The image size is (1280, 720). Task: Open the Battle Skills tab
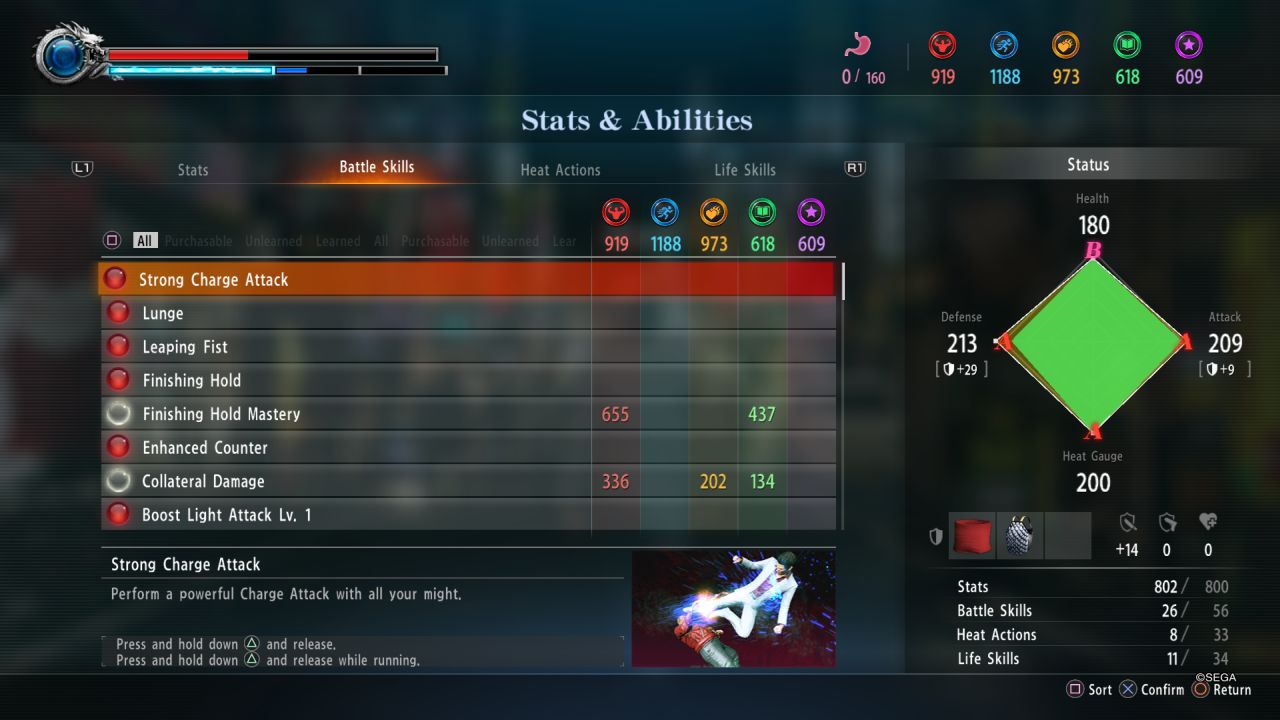pos(376,167)
